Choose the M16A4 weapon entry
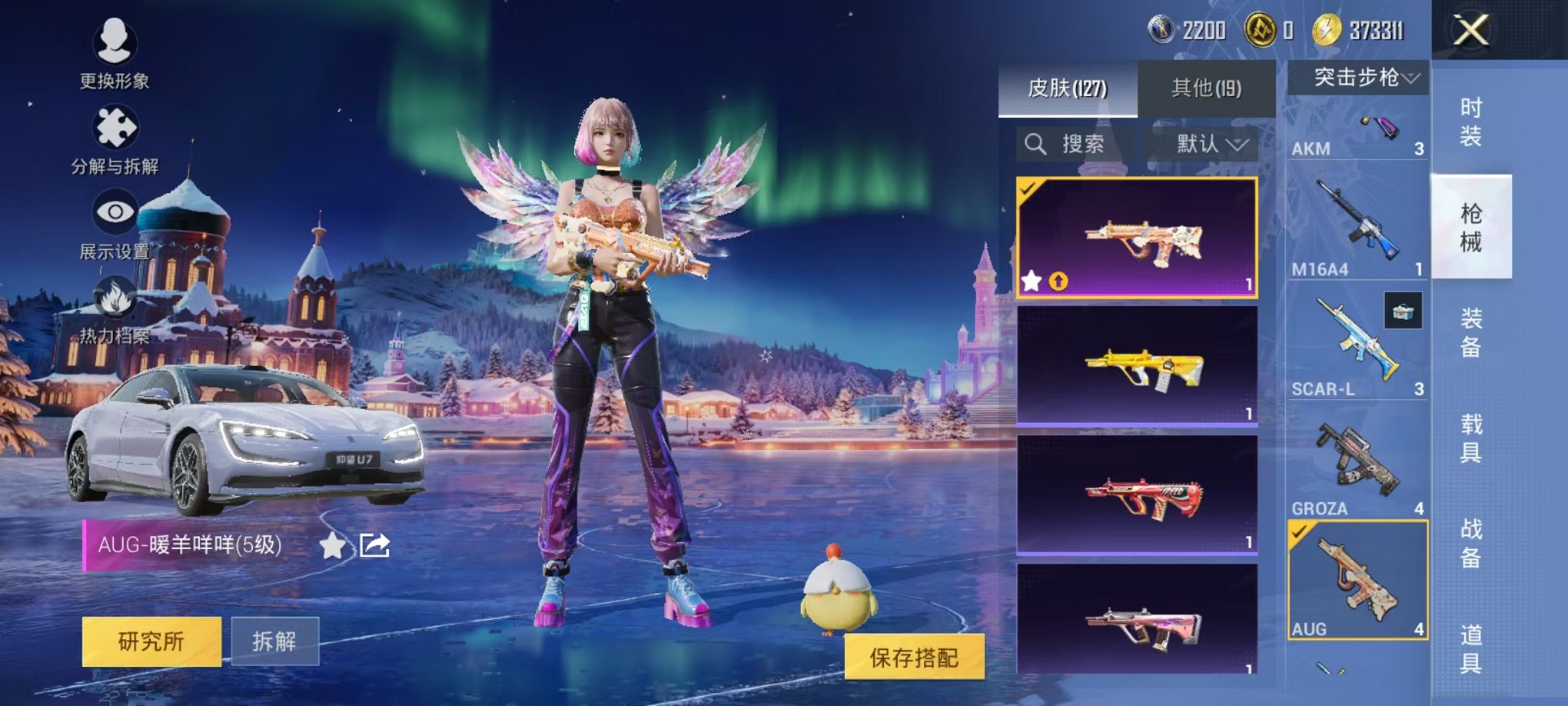 coord(1357,223)
